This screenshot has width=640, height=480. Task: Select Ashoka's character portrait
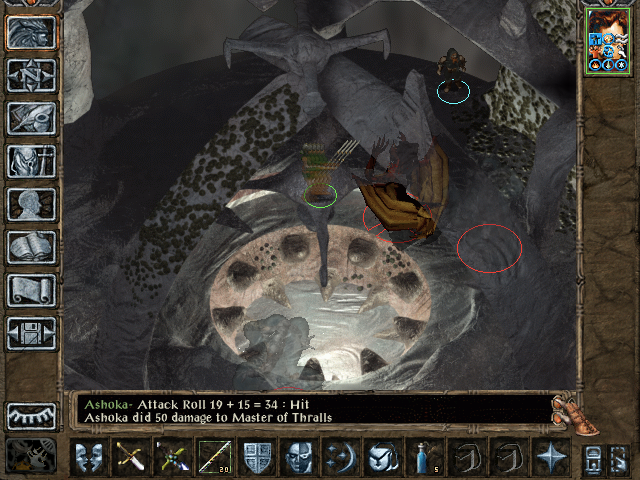click(608, 40)
